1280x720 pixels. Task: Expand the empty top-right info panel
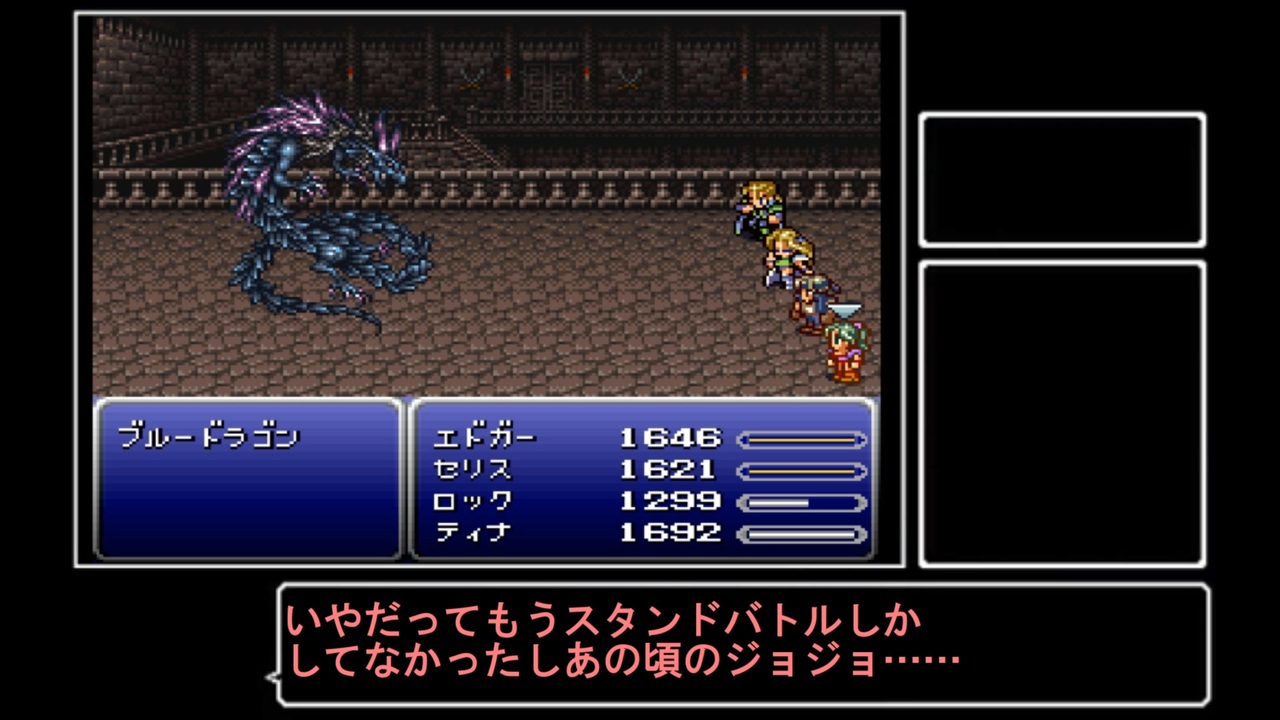coord(1063,178)
